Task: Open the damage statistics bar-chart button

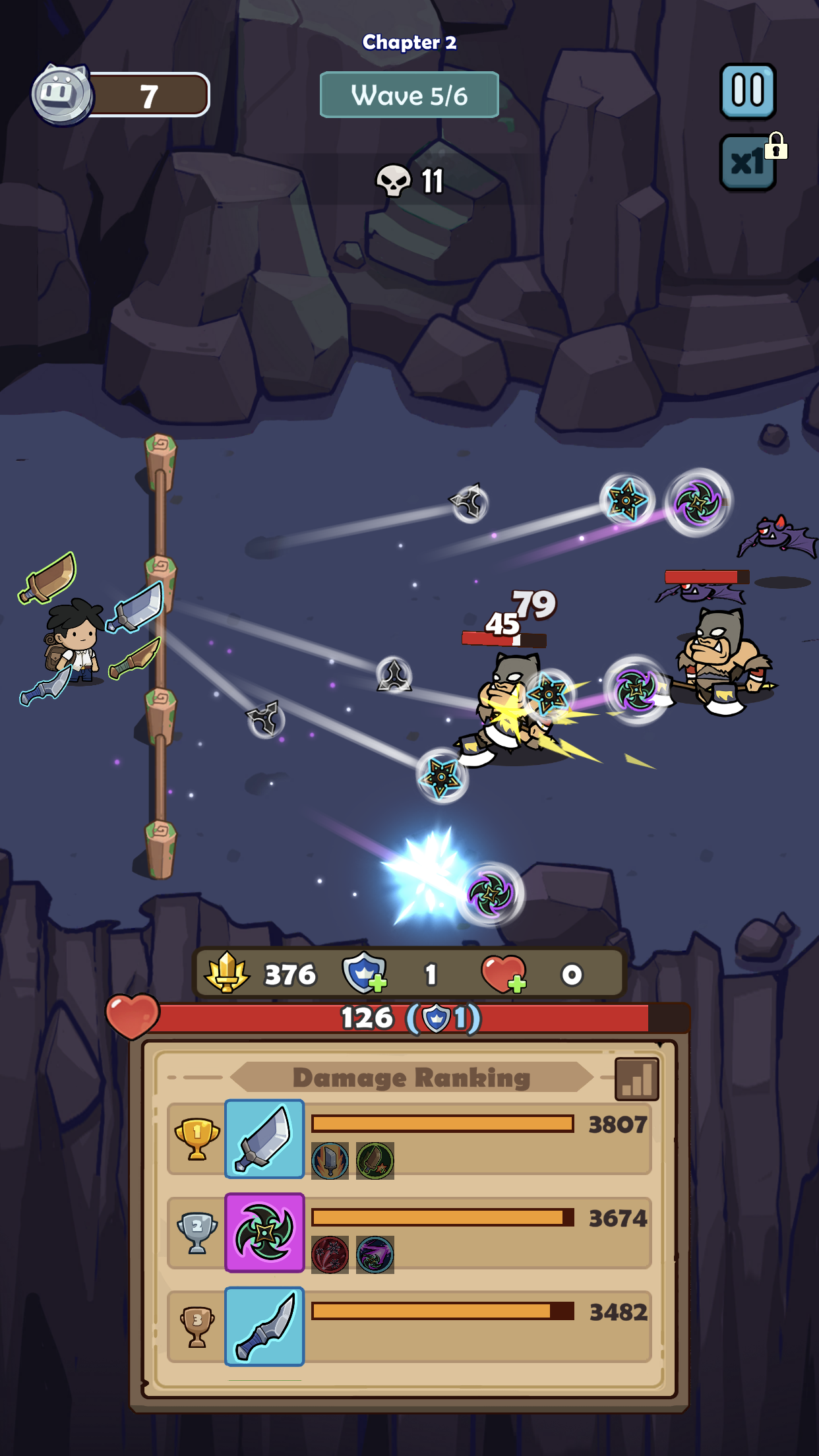Action: point(636,1079)
